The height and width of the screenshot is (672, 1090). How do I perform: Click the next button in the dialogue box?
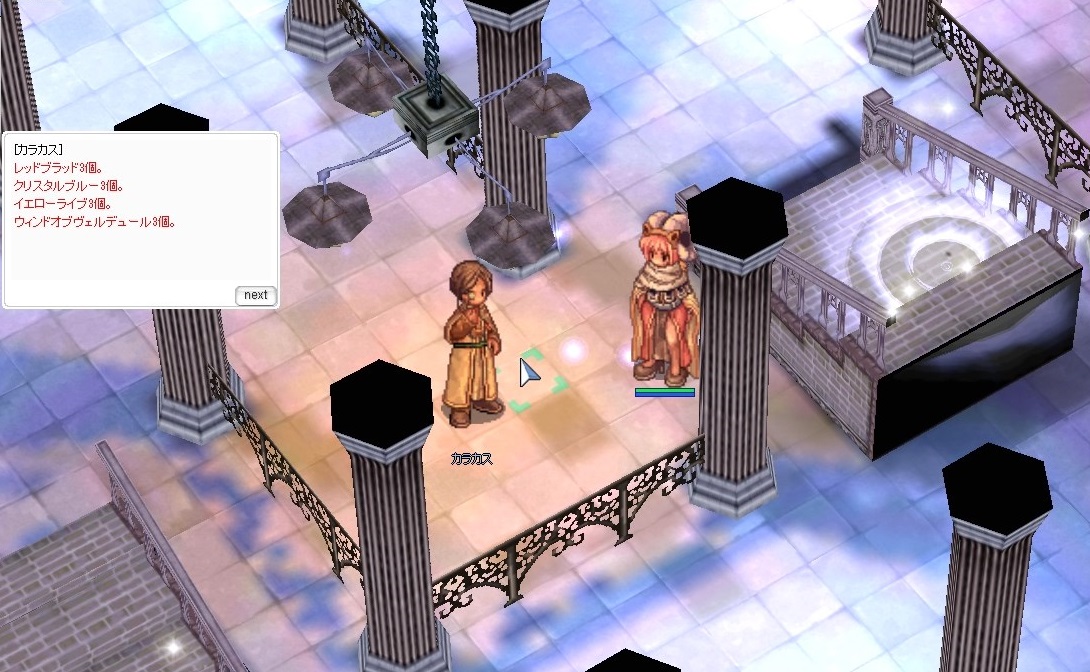tap(255, 295)
